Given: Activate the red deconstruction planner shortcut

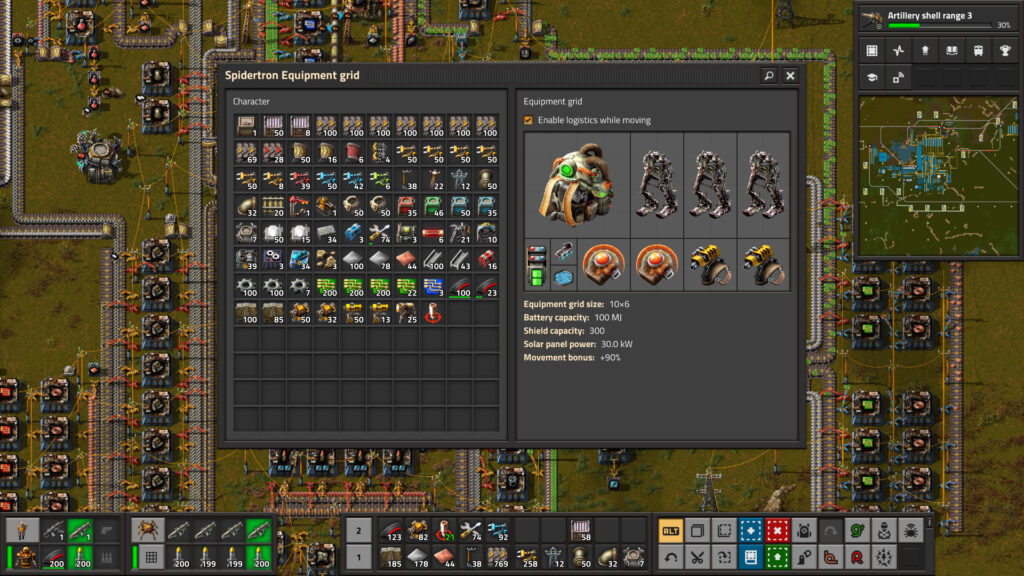Looking at the screenshot, I should (776, 530).
